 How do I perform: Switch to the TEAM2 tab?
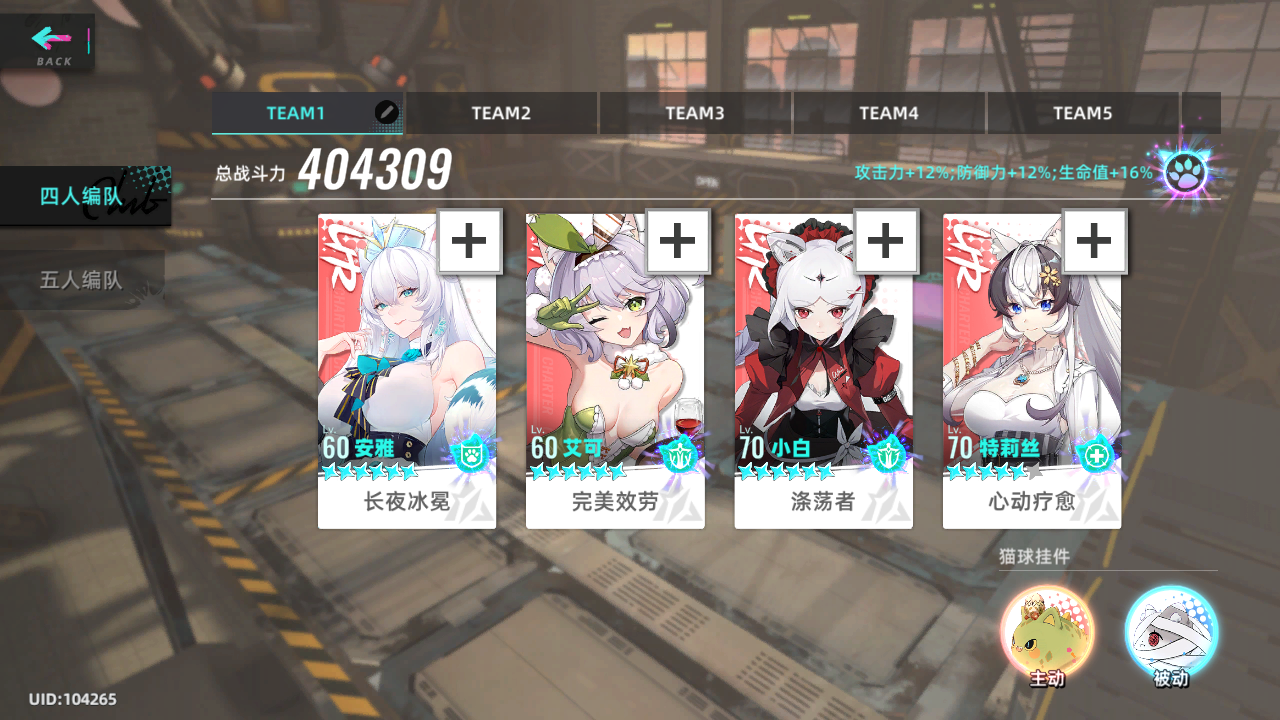501,113
